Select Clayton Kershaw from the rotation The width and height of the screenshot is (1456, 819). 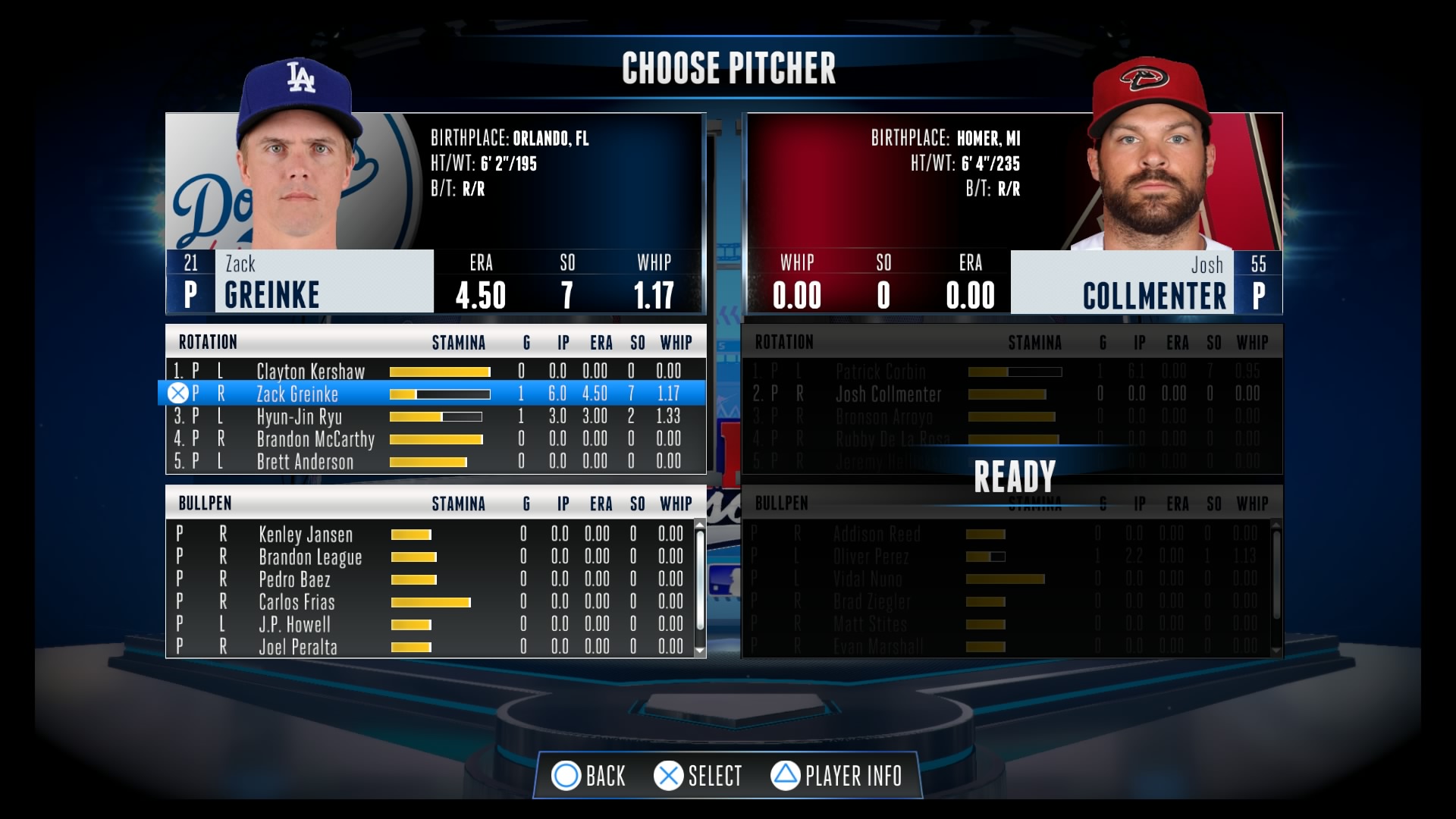310,372
